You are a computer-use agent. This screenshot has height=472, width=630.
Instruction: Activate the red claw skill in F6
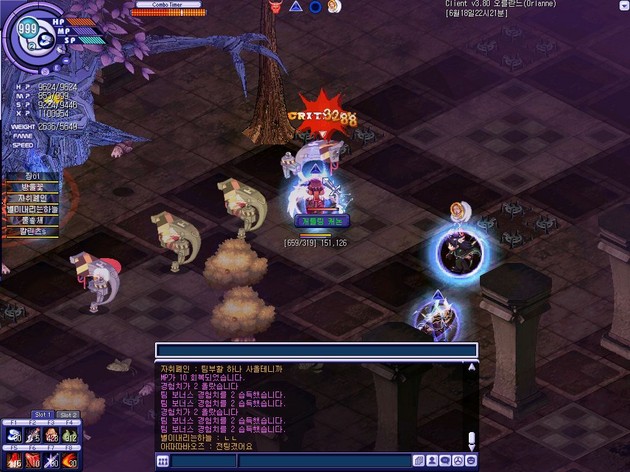tap(30, 459)
